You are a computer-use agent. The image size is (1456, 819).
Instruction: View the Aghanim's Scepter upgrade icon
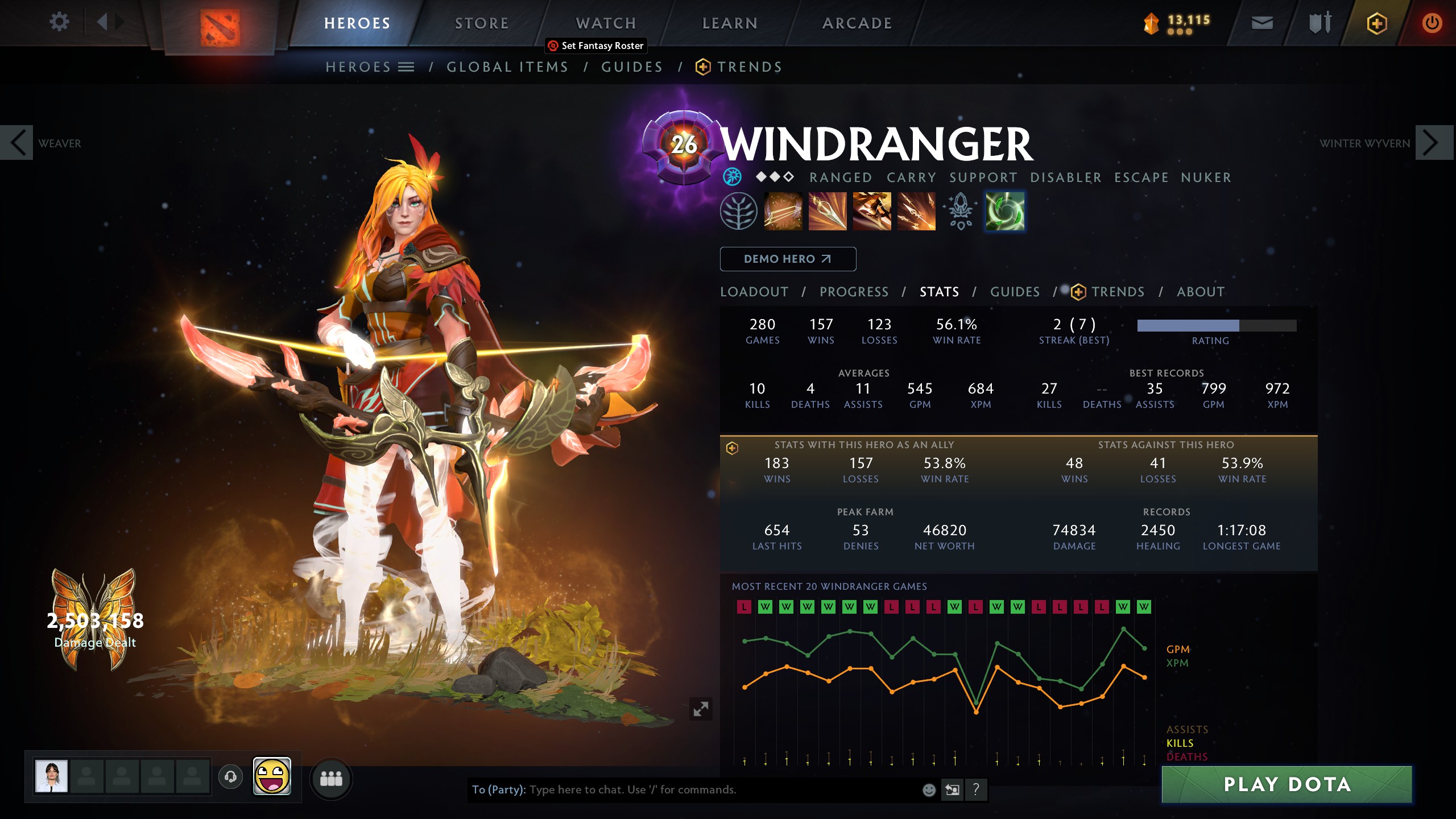click(960, 212)
